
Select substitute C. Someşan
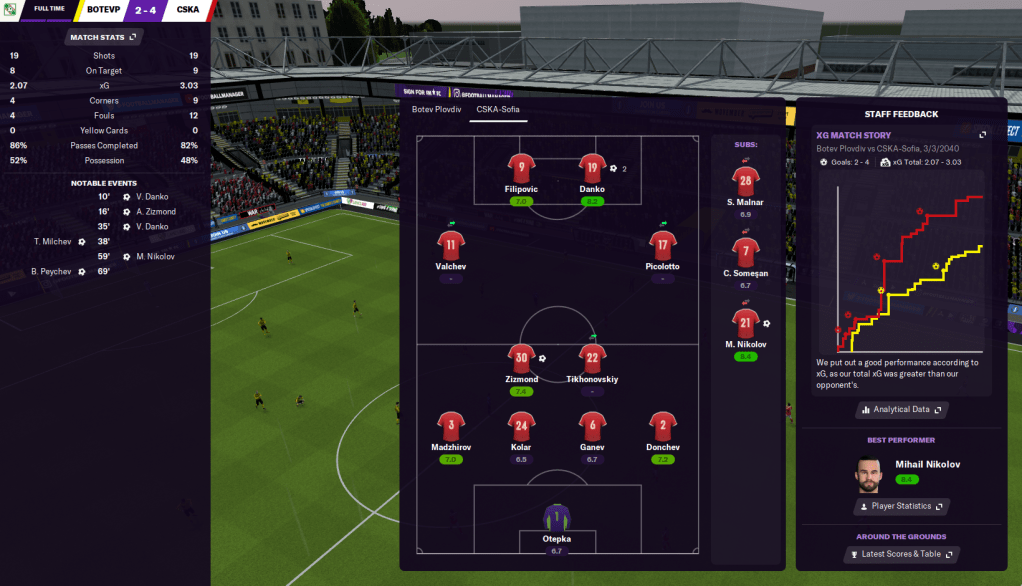[745, 252]
